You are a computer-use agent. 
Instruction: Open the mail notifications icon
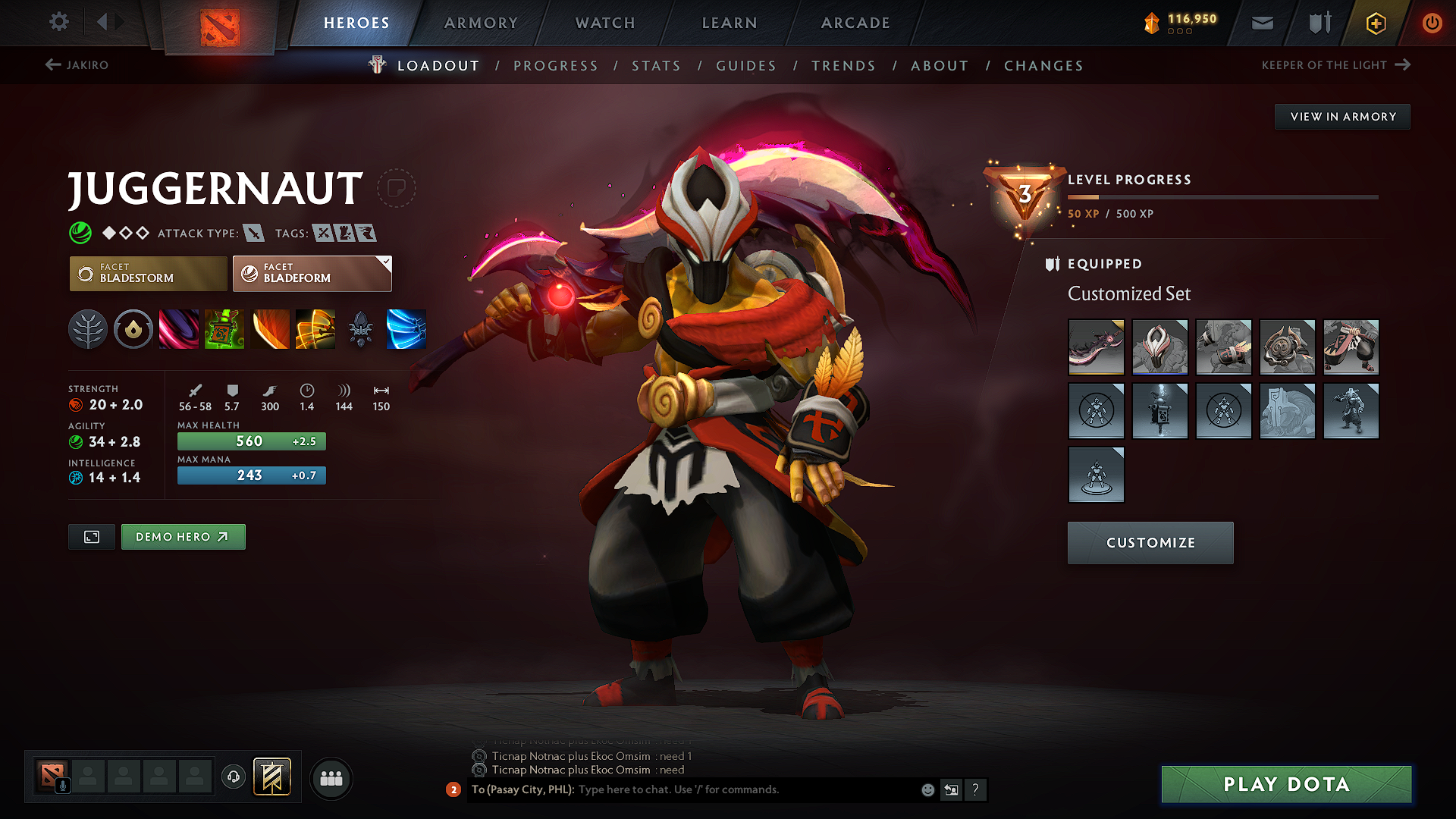tap(1262, 23)
